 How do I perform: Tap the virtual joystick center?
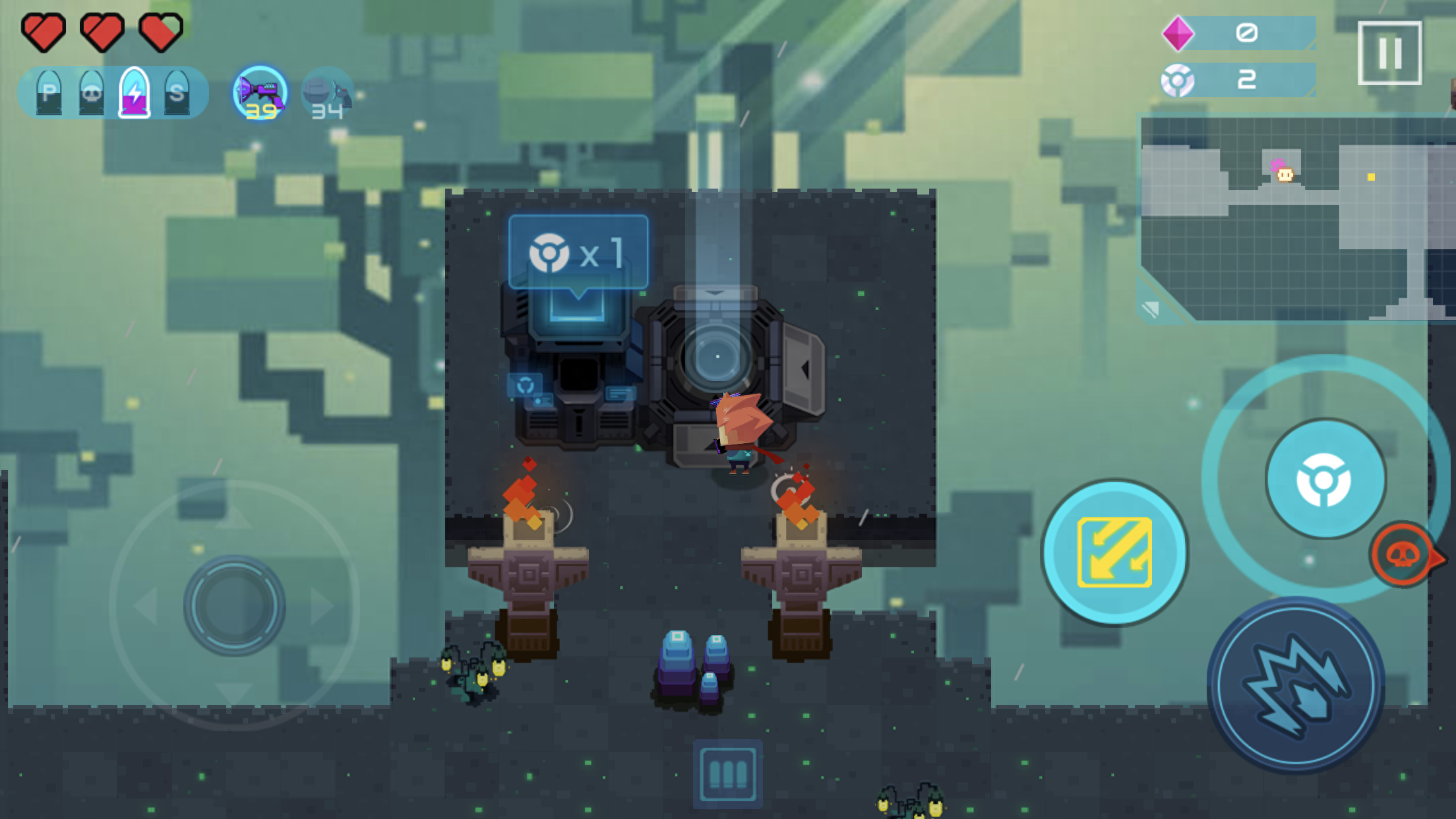point(234,605)
